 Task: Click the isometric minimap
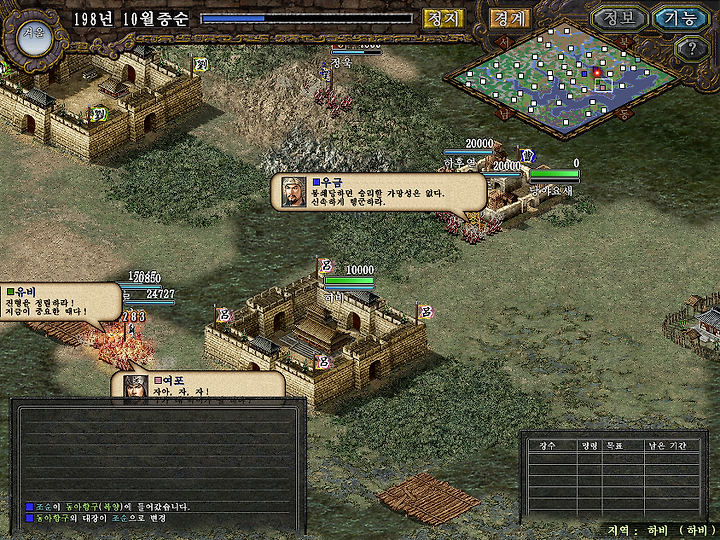[567, 82]
